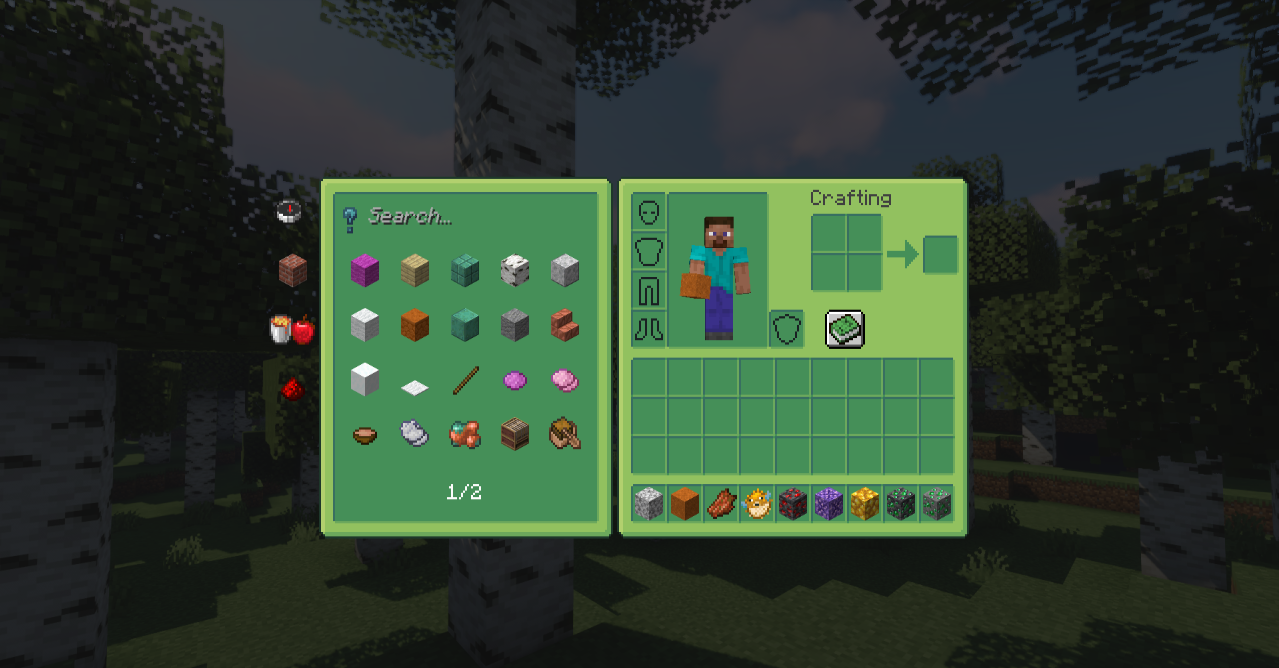This screenshot has height=668, width=1279.
Task: Choose the wooden bowl recipe
Action: click(x=365, y=435)
